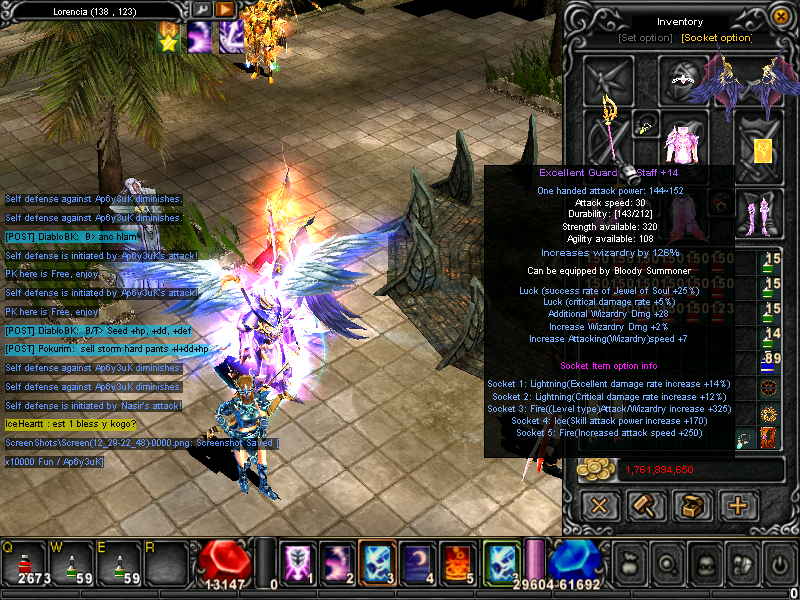Image resolution: width=800 pixels, height=600 pixels.
Task: Close the Inventory window with the X
Action: [781, 17]
